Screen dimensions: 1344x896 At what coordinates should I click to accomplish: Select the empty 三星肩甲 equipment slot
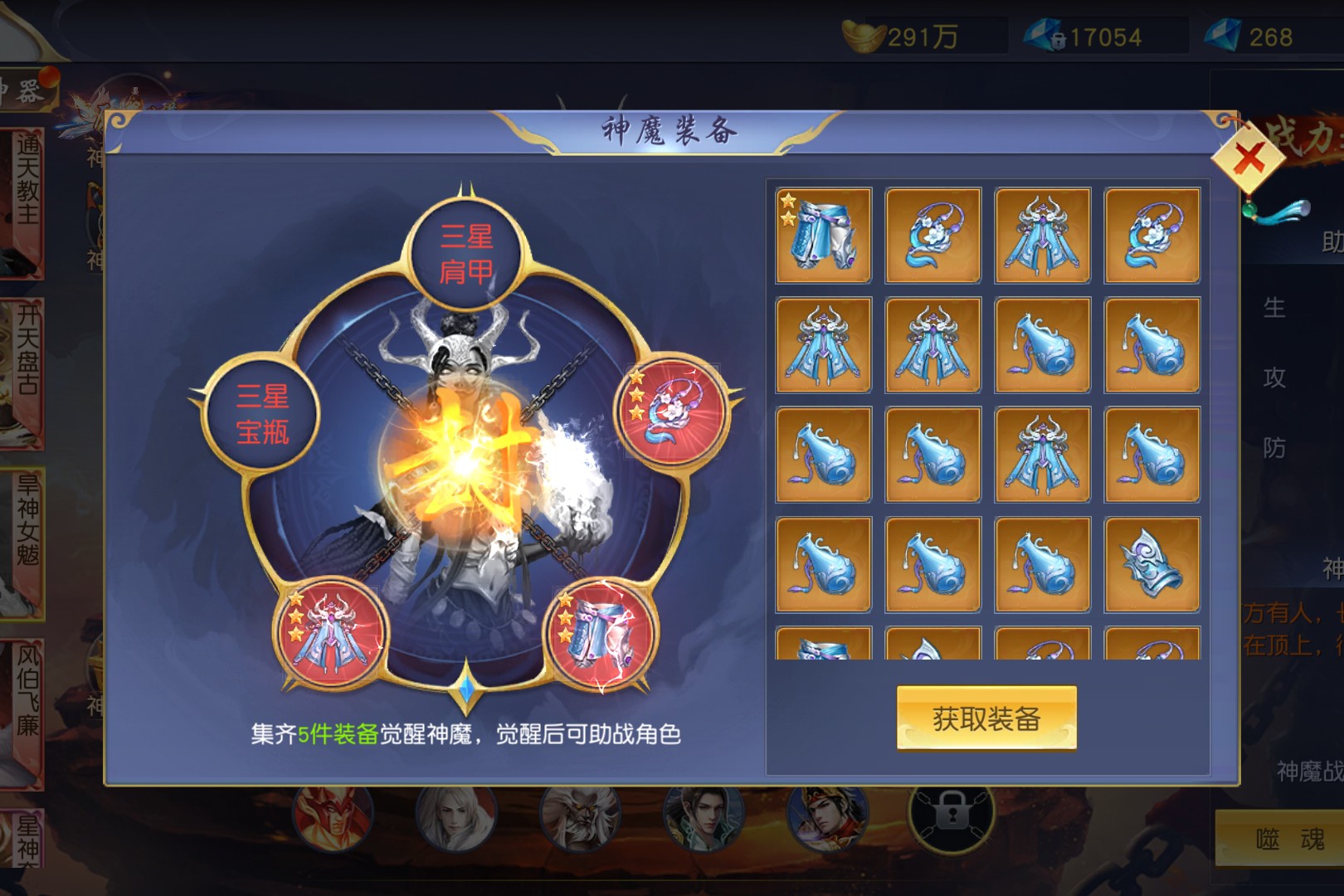coord(465,254)
